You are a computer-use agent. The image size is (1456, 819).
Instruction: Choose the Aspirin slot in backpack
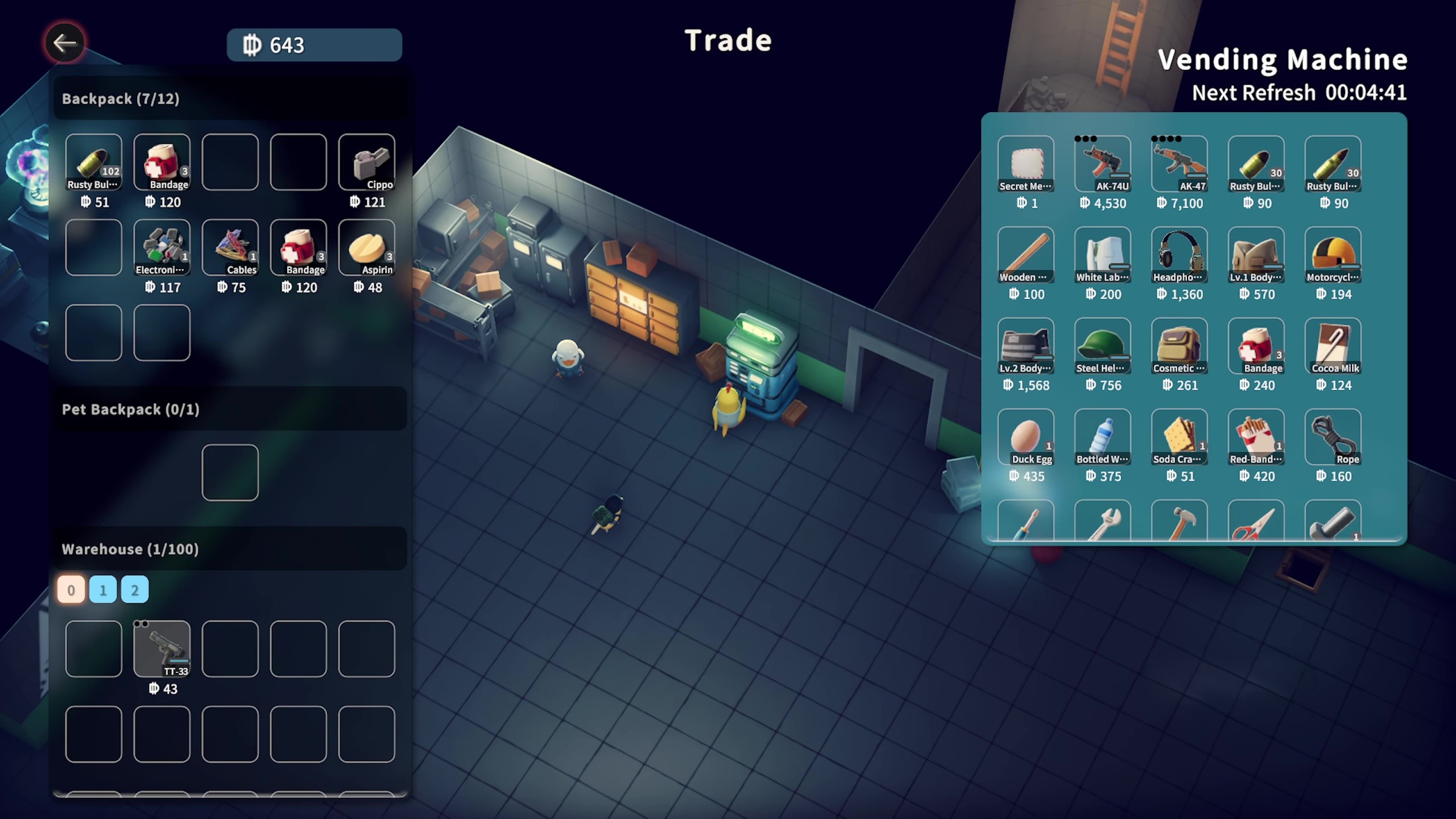366,247
